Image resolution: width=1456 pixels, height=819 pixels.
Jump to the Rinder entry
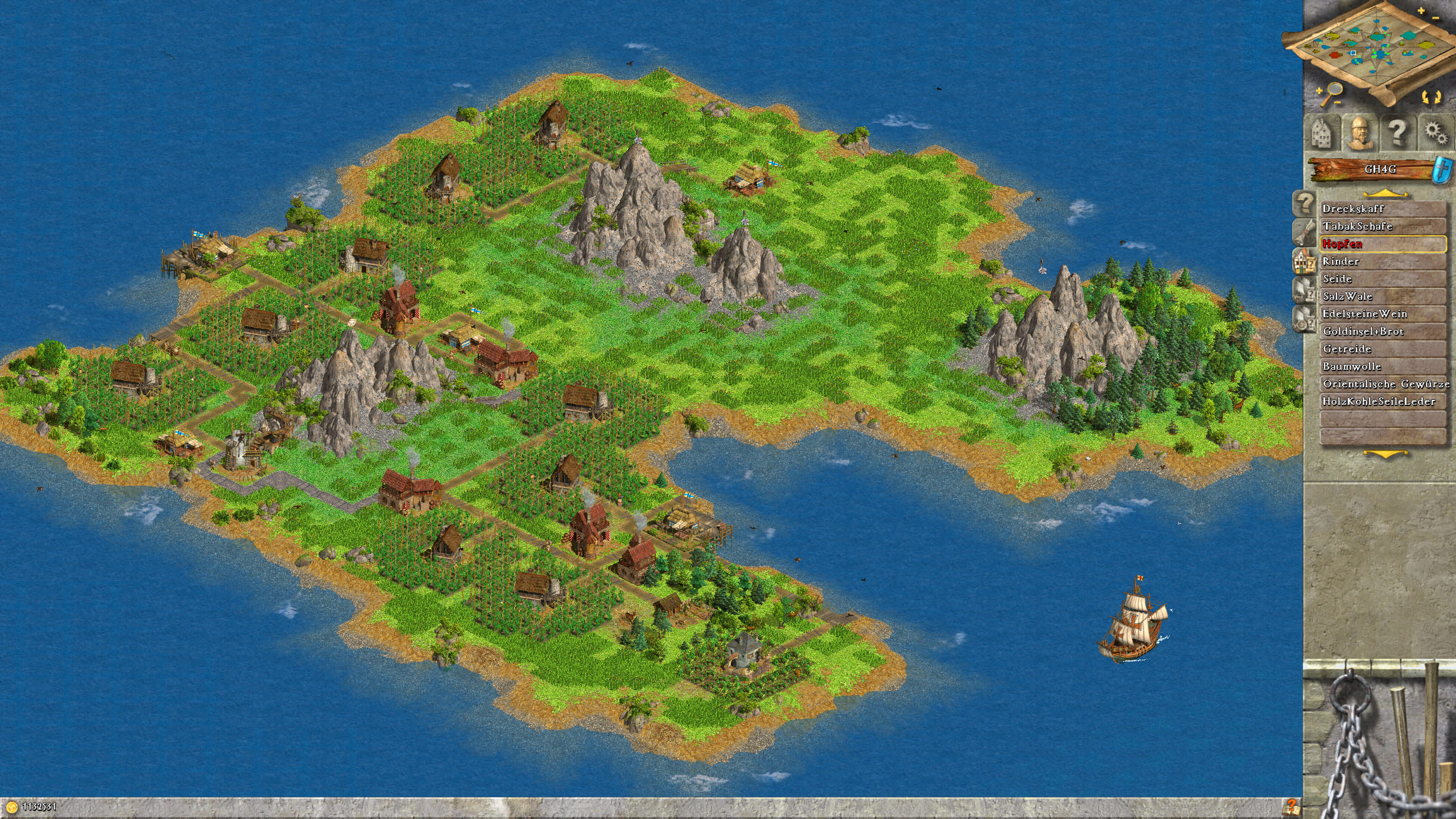click(1382, 262)
